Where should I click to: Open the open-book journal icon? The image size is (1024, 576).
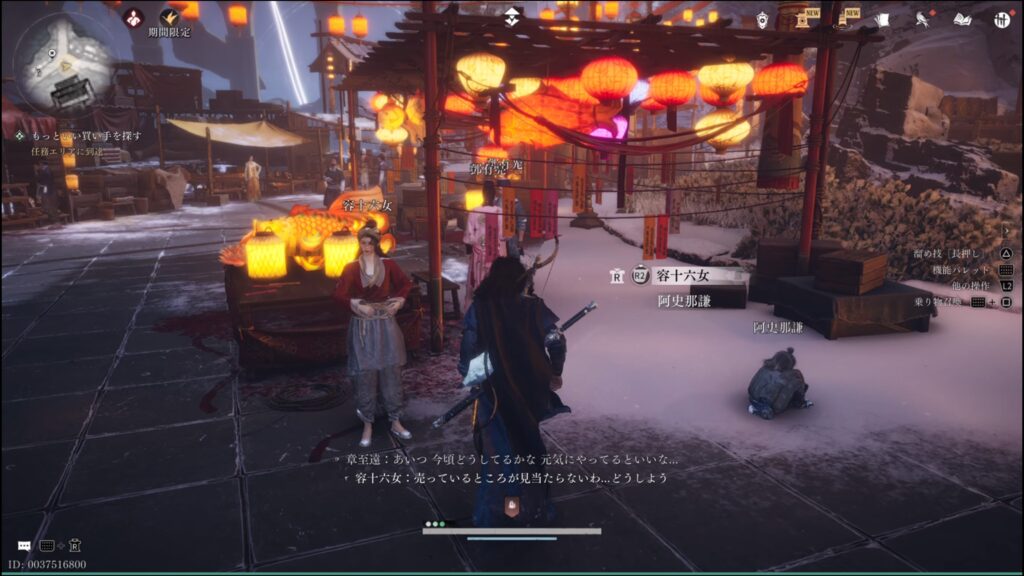(x=962, y=19)
